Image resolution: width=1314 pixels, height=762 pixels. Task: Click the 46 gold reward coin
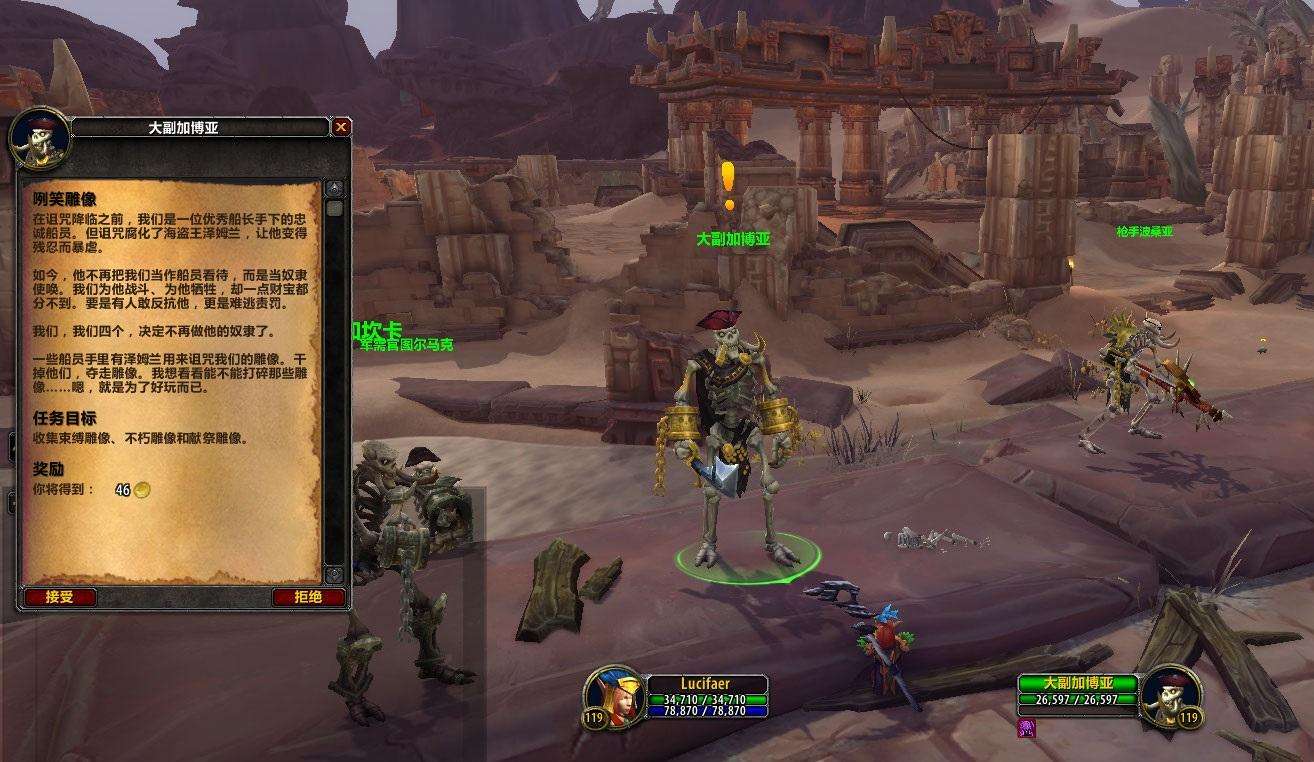[x=143, y=490]
